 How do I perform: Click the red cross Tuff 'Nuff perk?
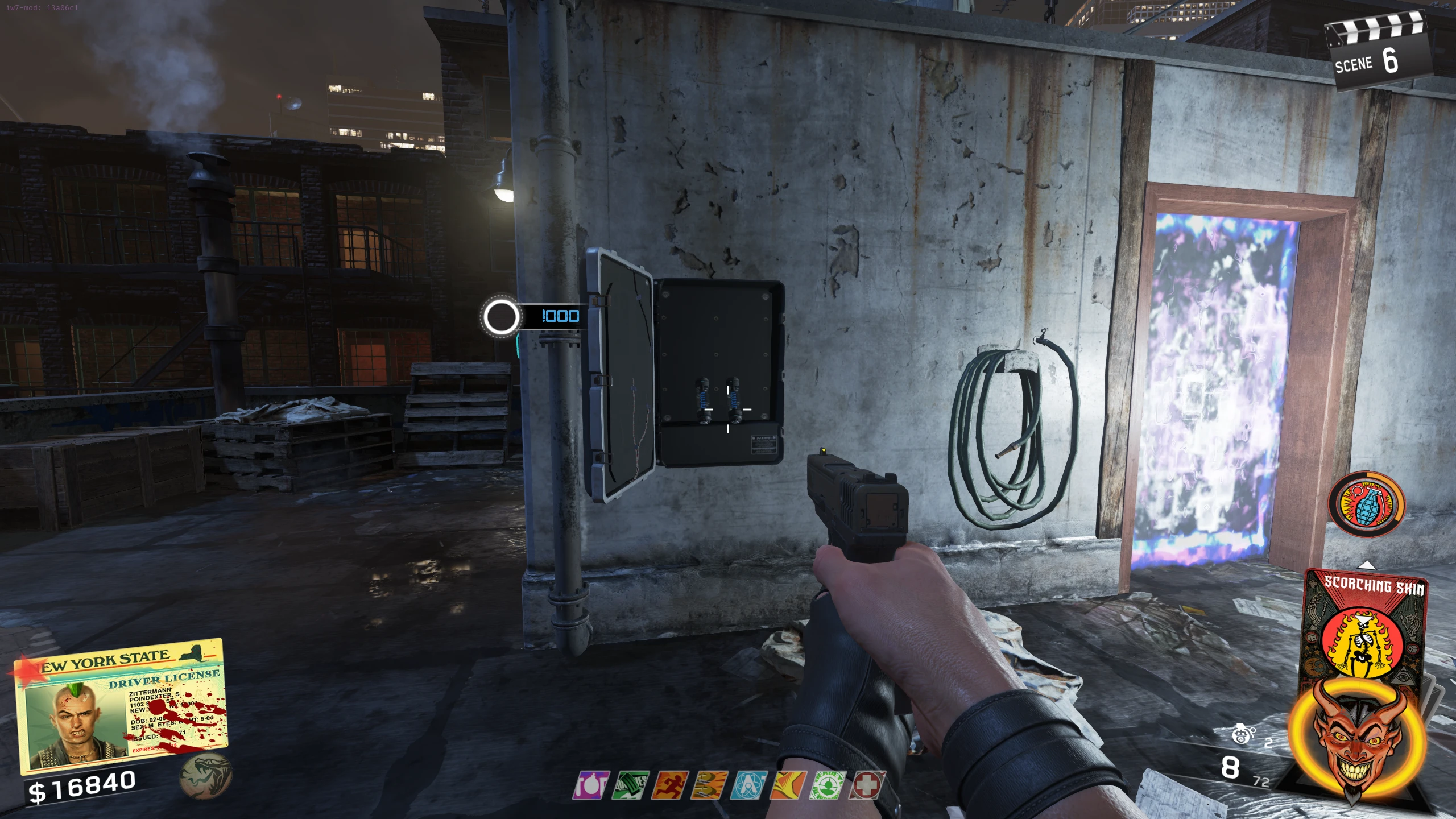(867, 785)
